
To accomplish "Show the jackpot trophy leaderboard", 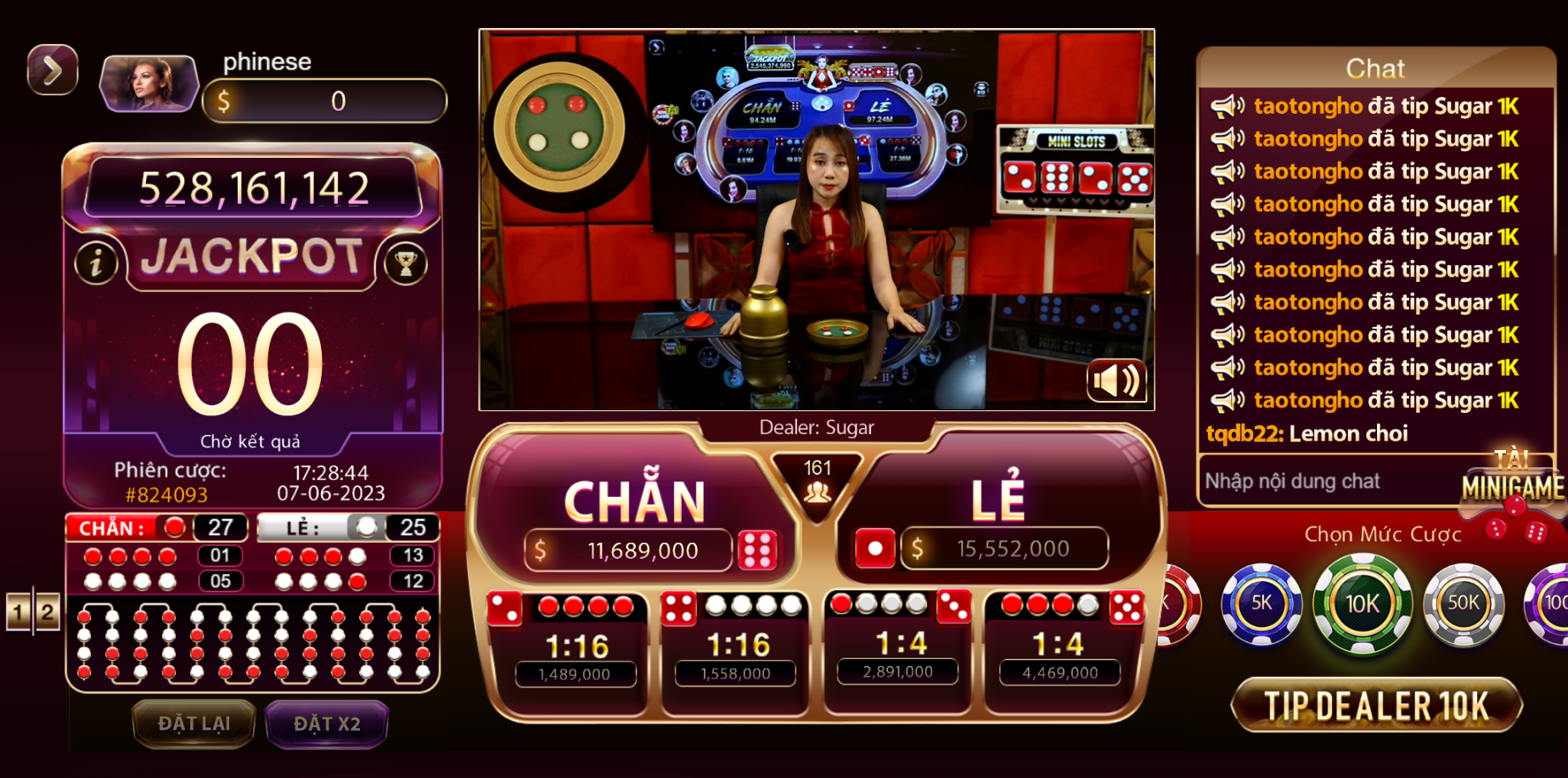I will (x=406, y=263).
